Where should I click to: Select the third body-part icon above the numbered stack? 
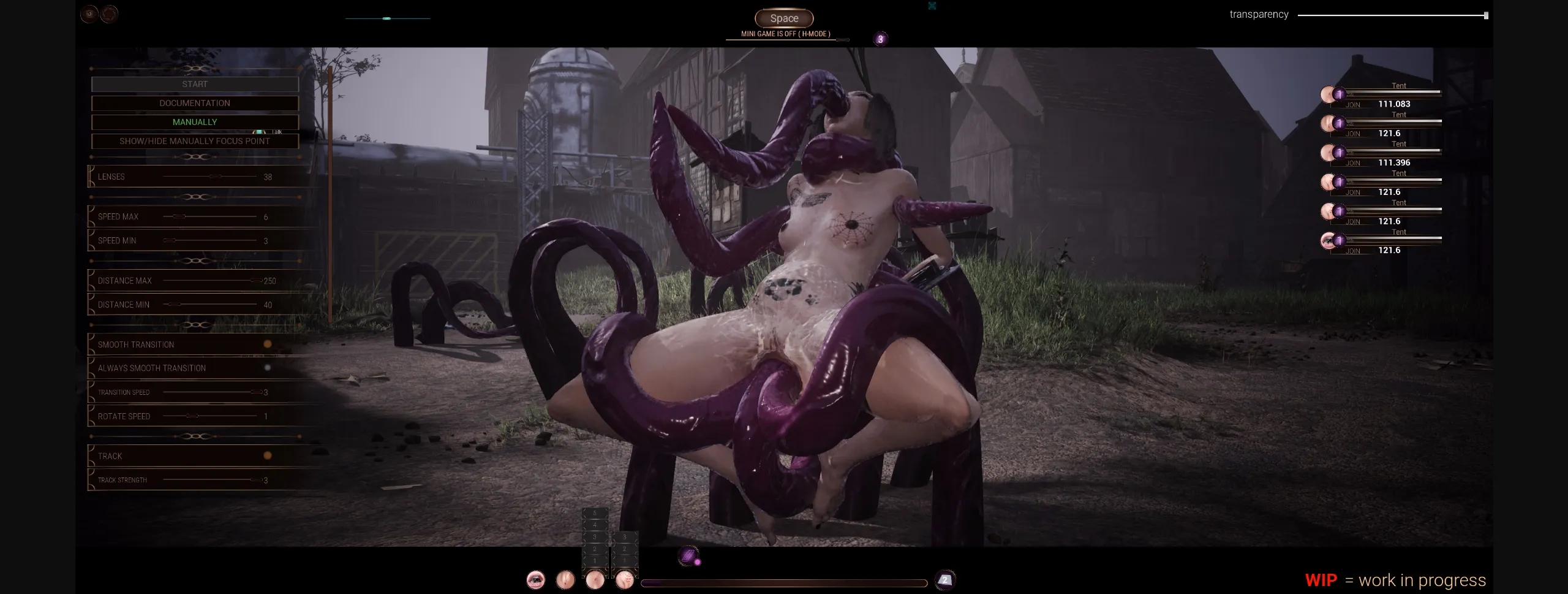(595, 581)
